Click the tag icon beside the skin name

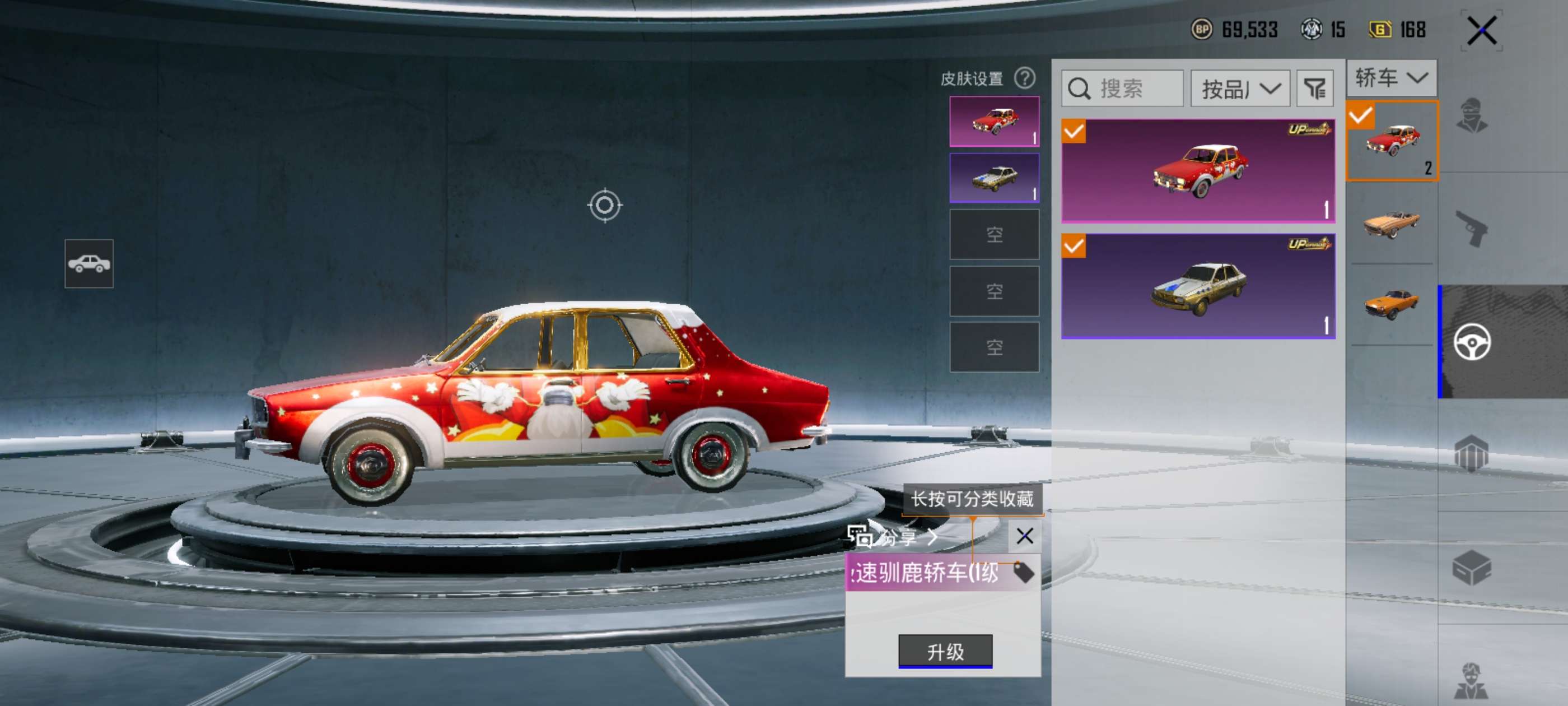point(1023,573)
